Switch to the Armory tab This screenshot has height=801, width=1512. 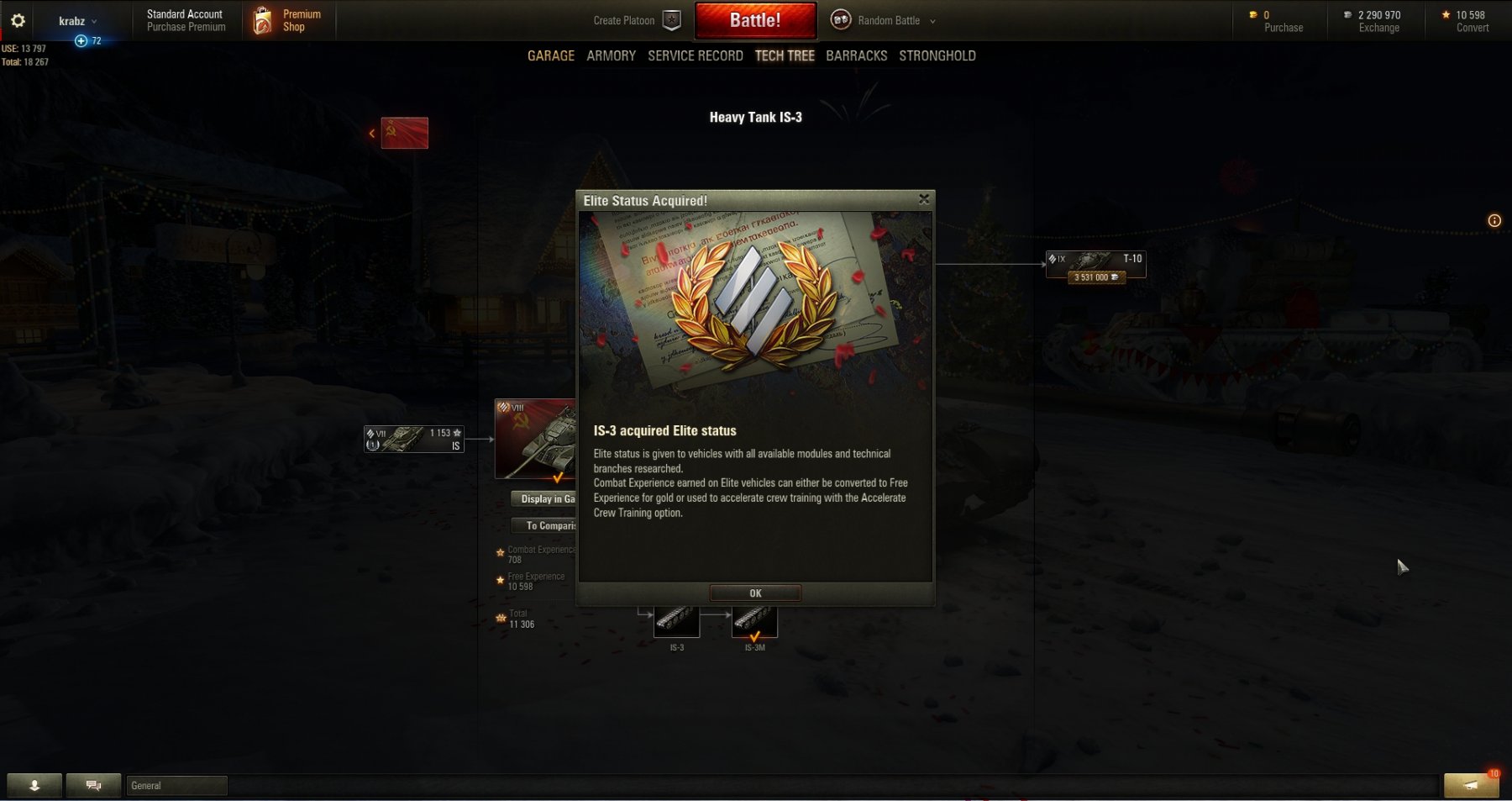click(x=611, y=55)
